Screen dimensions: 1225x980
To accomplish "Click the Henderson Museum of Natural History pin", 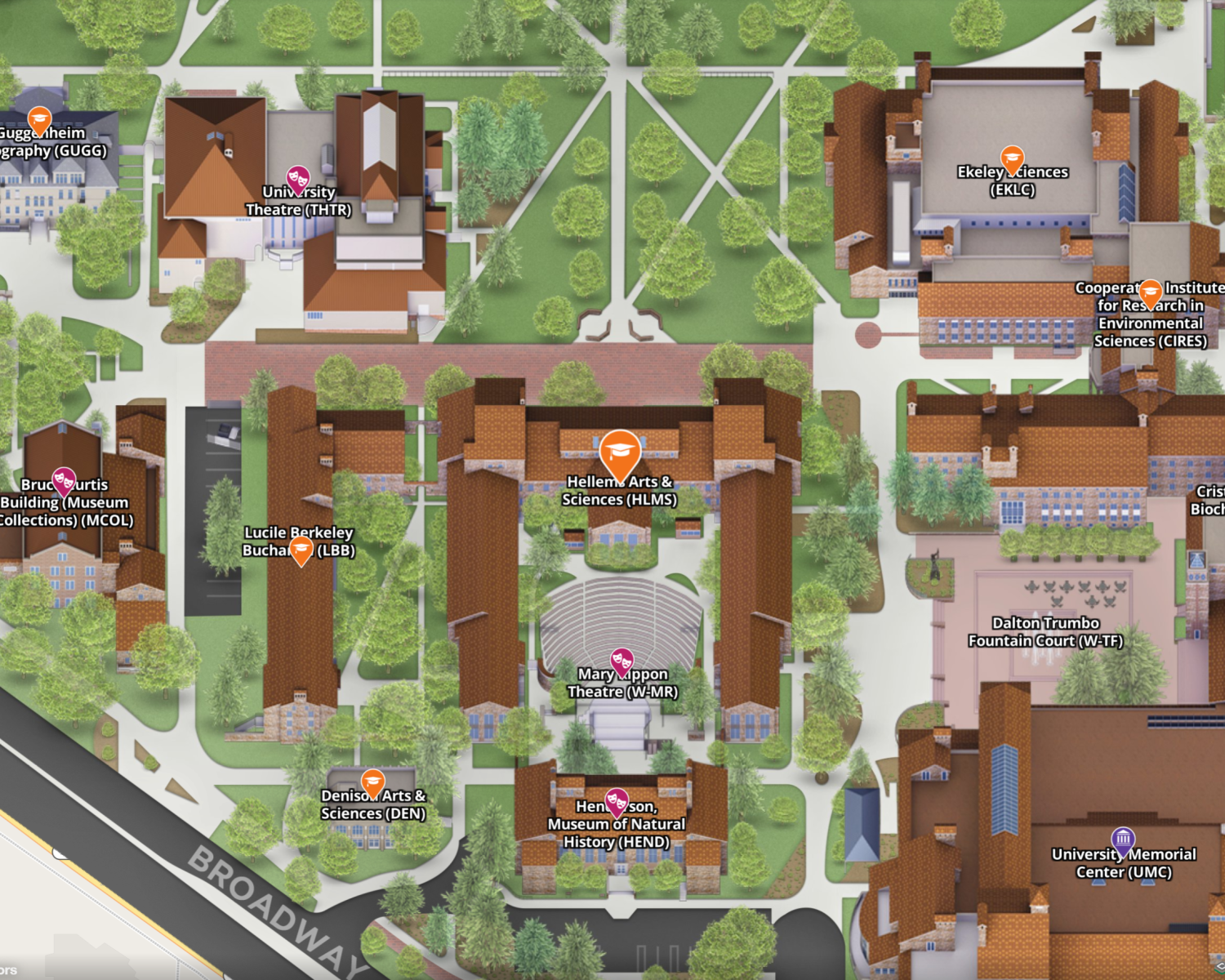I will 617,801.
